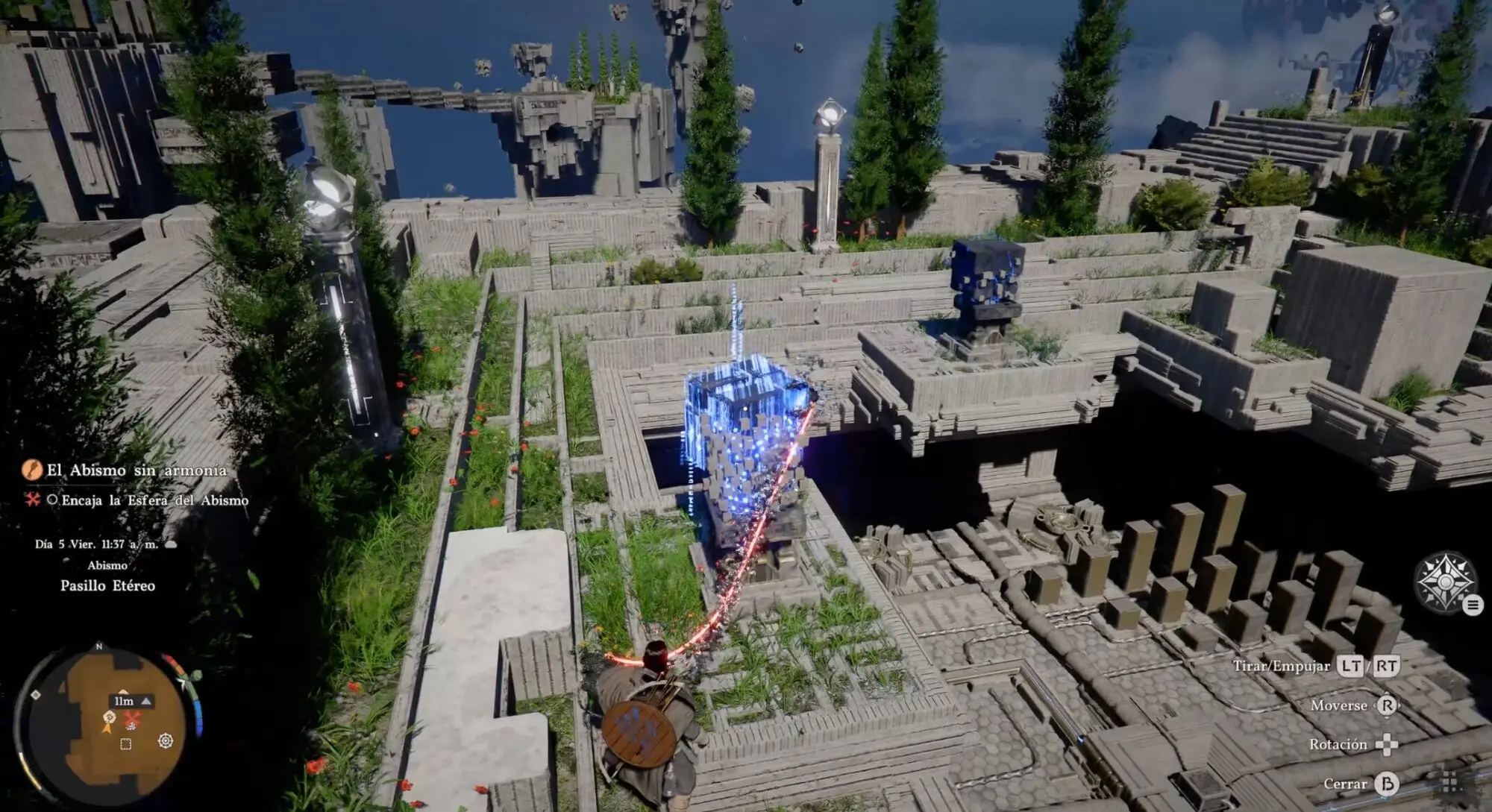1492x812 pixels.
Task: Click the dashed square marker on minimap
Action: (x=126, y=744)
